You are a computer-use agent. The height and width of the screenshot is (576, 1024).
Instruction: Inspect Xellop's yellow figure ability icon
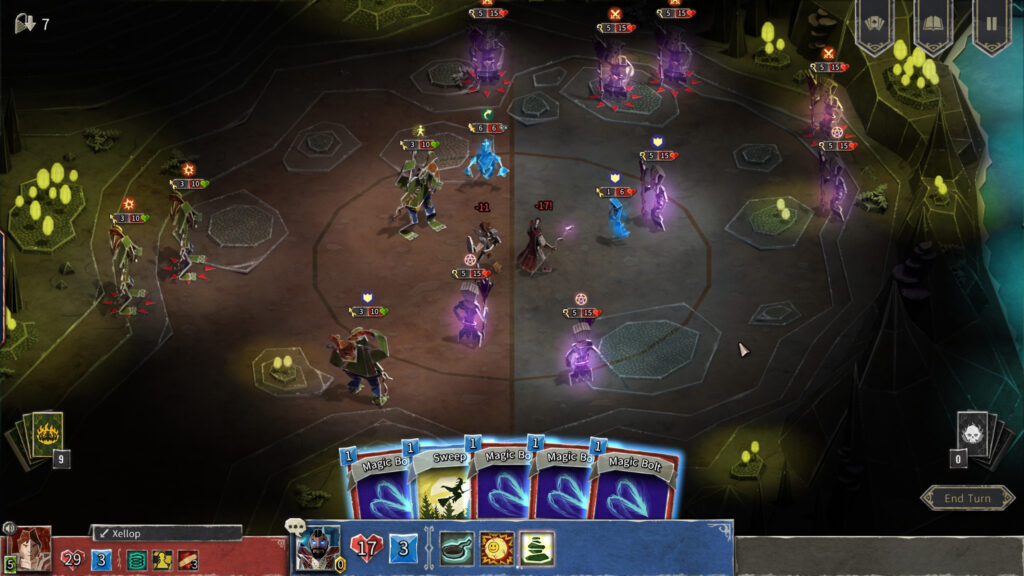(x=162, y=560)
